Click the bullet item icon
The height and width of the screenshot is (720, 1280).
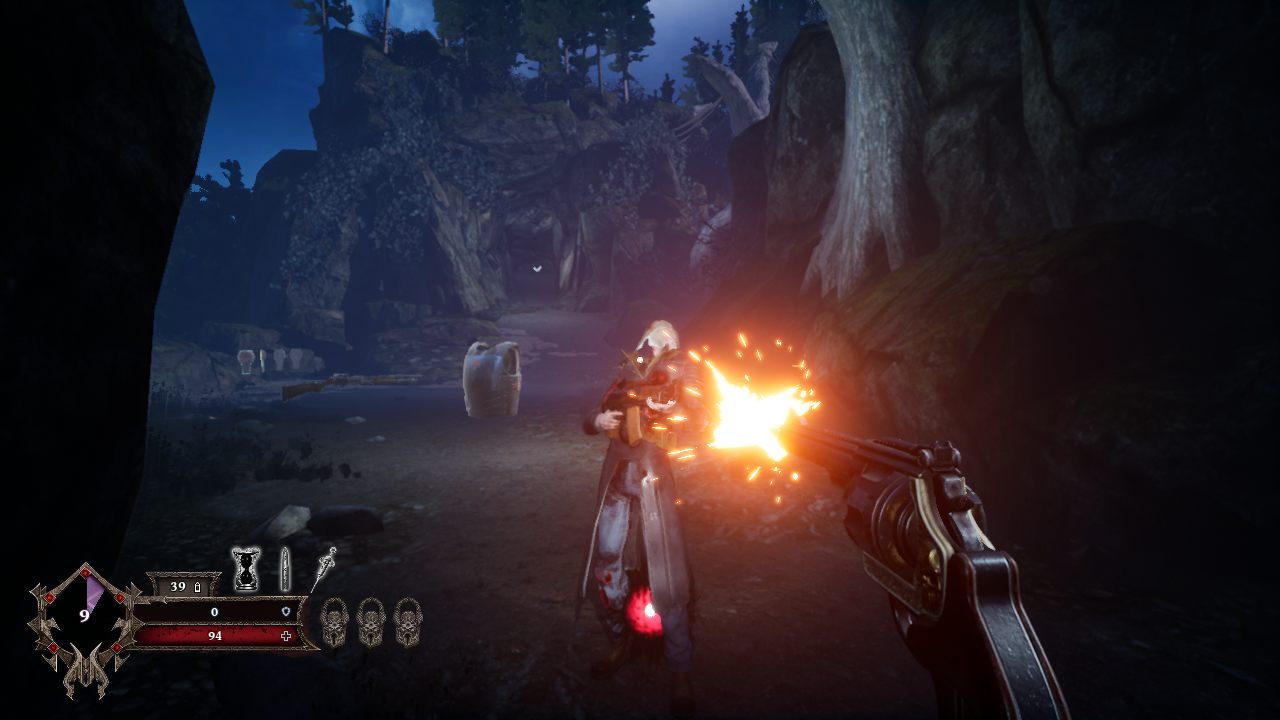tap(285, 569)
